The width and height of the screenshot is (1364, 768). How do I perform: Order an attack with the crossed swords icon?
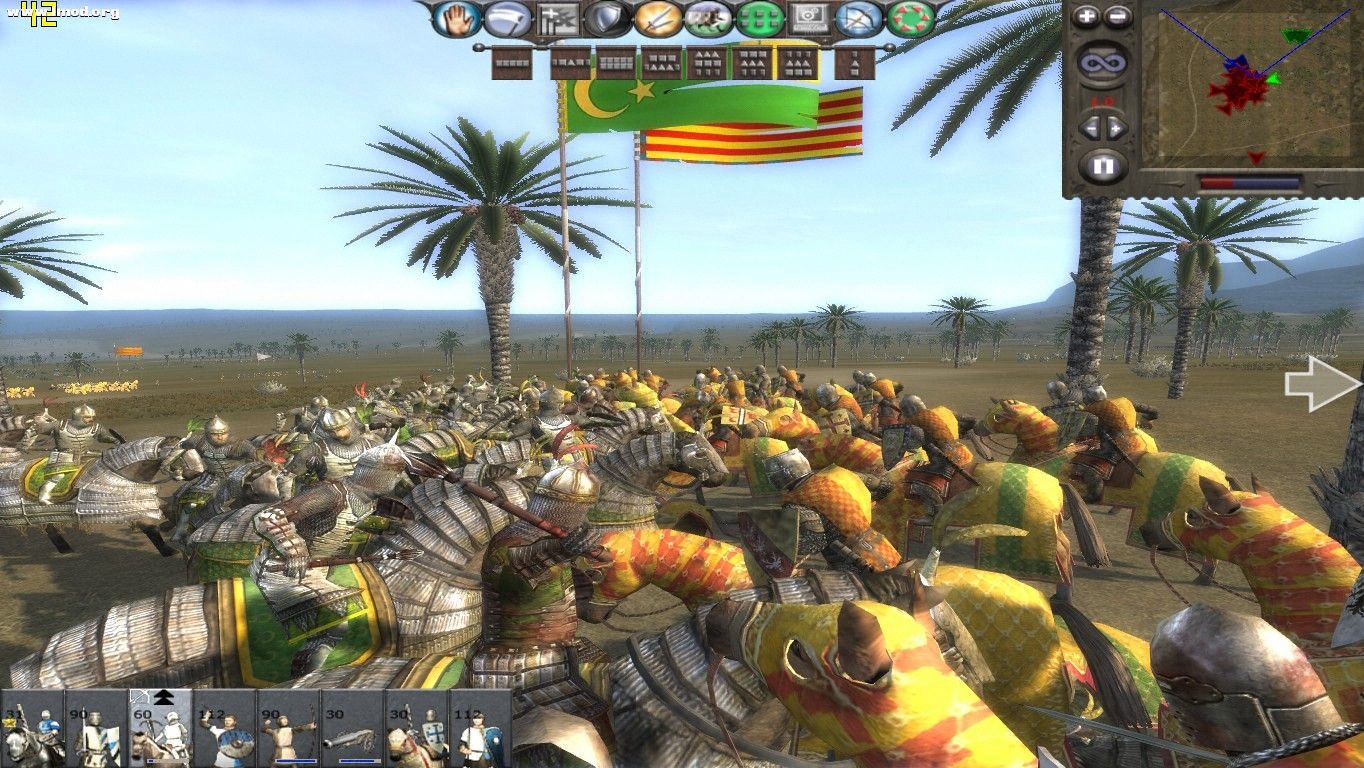pos(659,18)
